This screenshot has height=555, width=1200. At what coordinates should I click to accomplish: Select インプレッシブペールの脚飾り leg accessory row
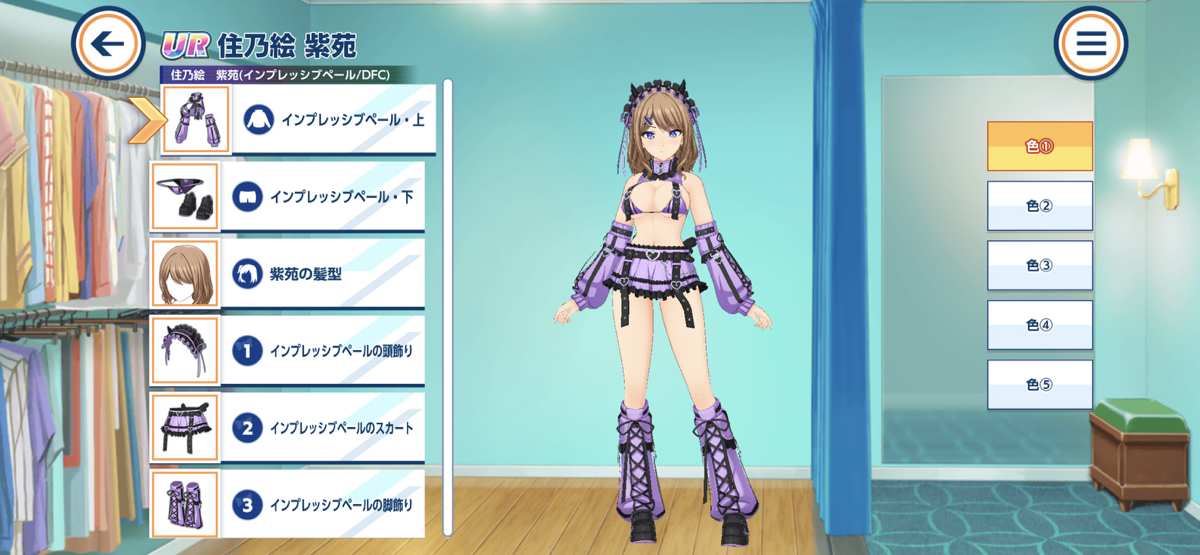(327, 505)
